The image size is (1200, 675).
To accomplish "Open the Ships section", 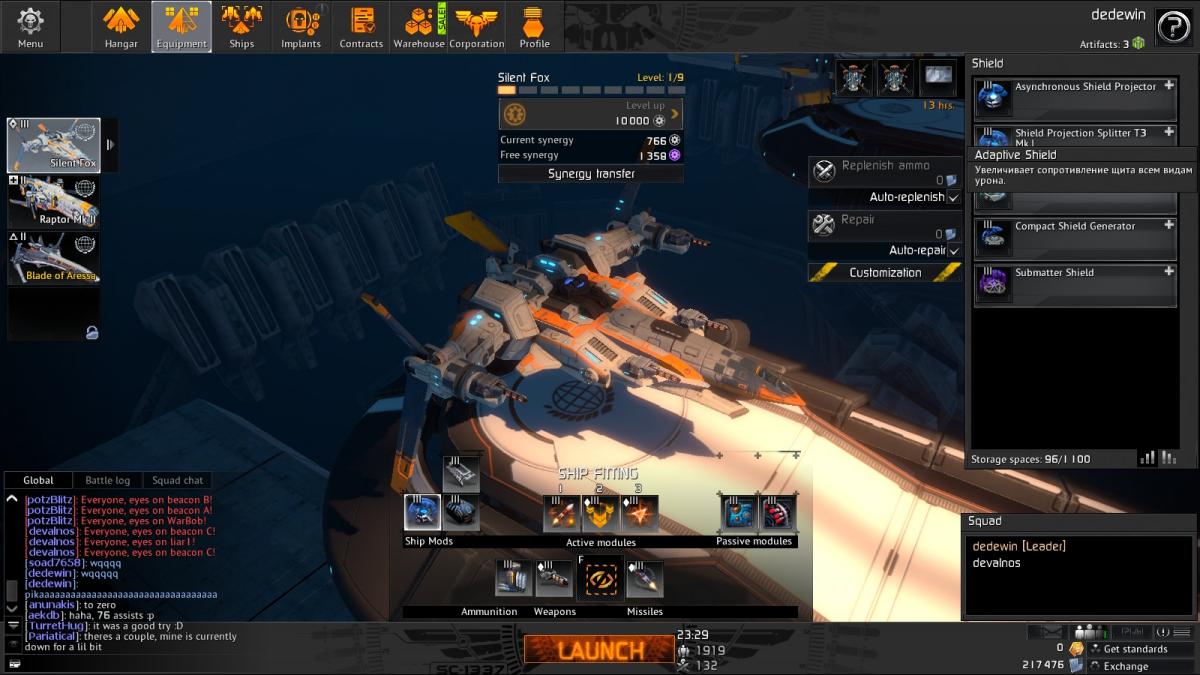I will pyautogui.click(x=241, y=27).
